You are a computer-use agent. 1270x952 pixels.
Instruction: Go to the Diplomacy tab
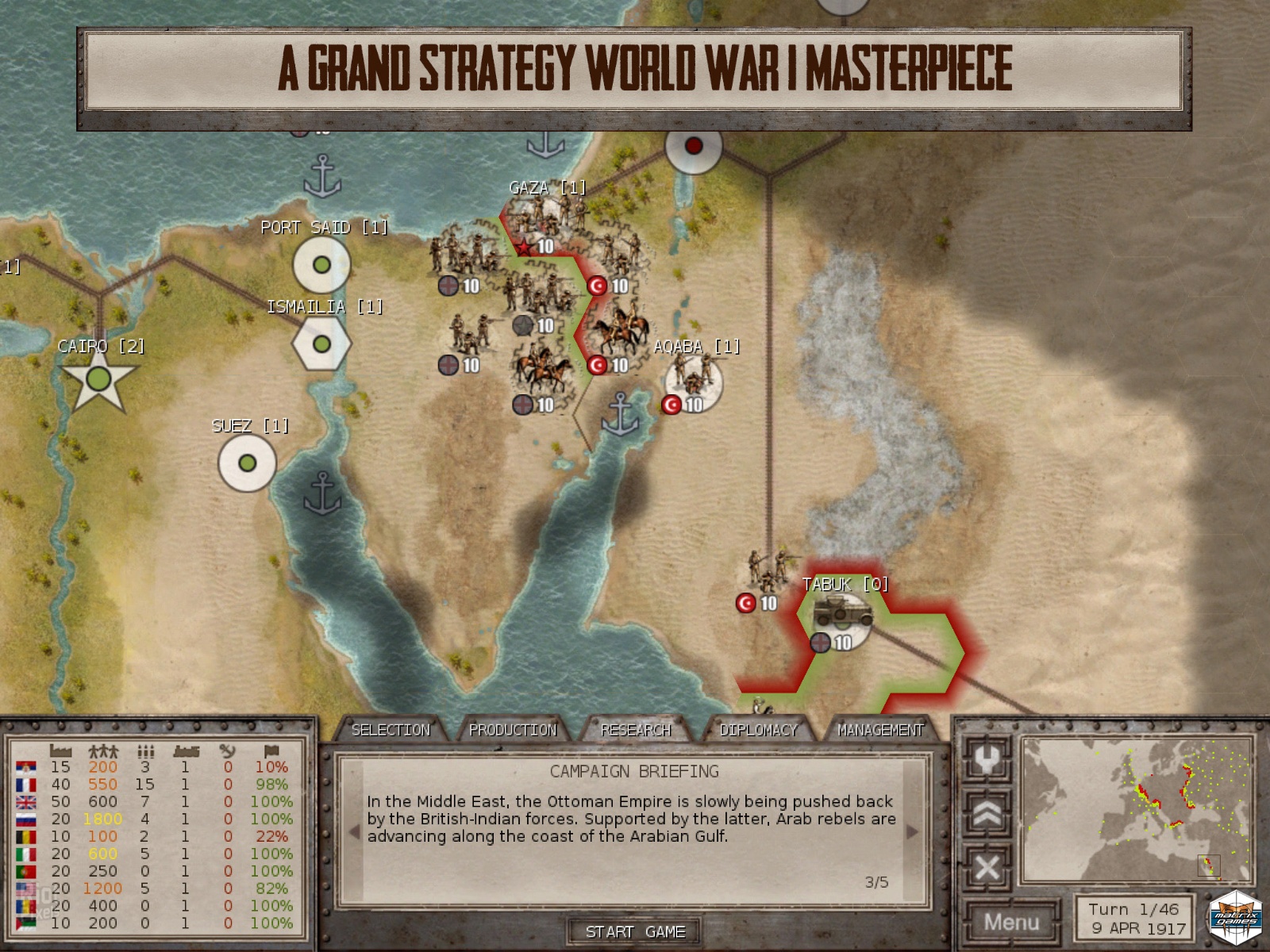pos(758,730)
